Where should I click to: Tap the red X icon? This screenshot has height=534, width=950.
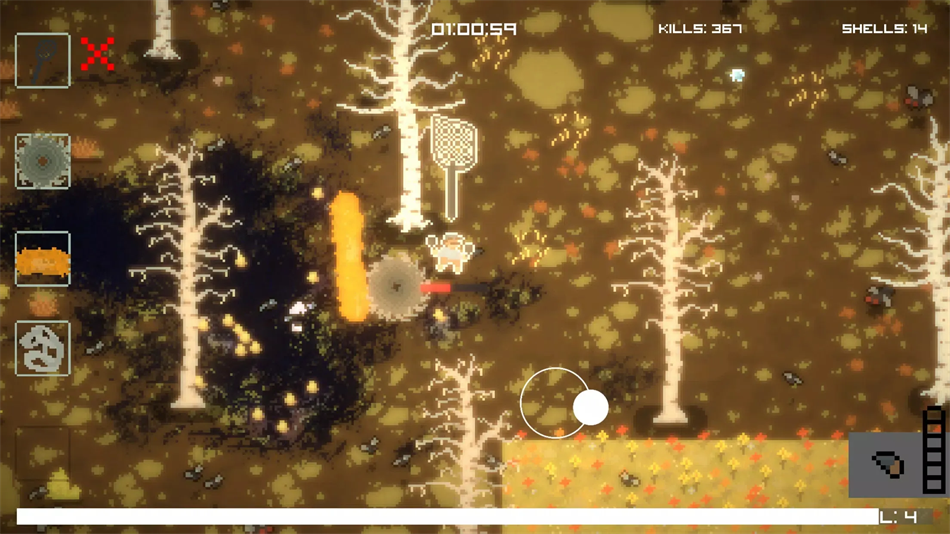[97, 54]
